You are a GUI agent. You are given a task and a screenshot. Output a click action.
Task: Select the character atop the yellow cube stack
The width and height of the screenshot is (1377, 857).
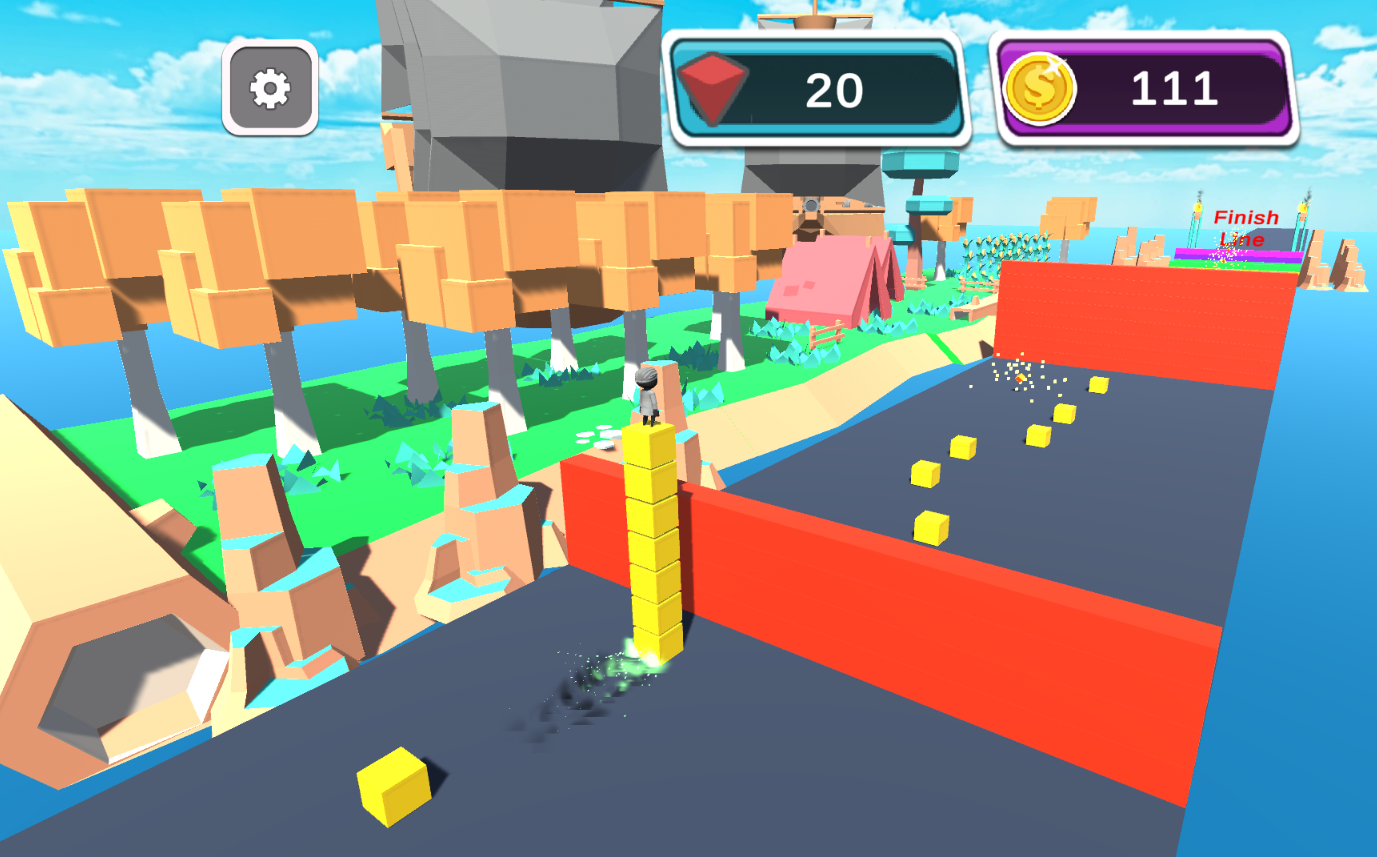coord(648,398)
